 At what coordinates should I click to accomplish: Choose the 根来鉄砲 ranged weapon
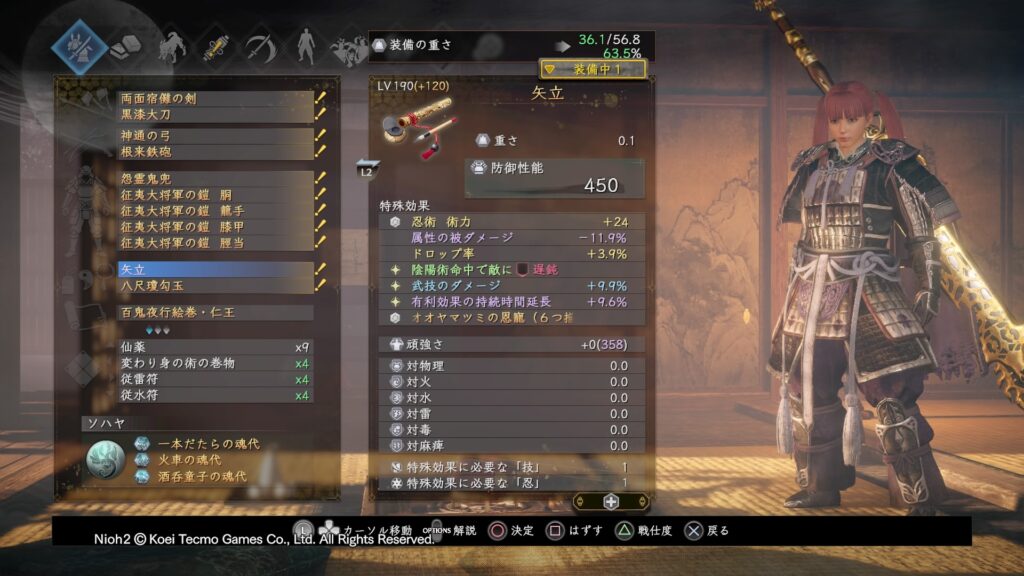(x=215, y=151)
